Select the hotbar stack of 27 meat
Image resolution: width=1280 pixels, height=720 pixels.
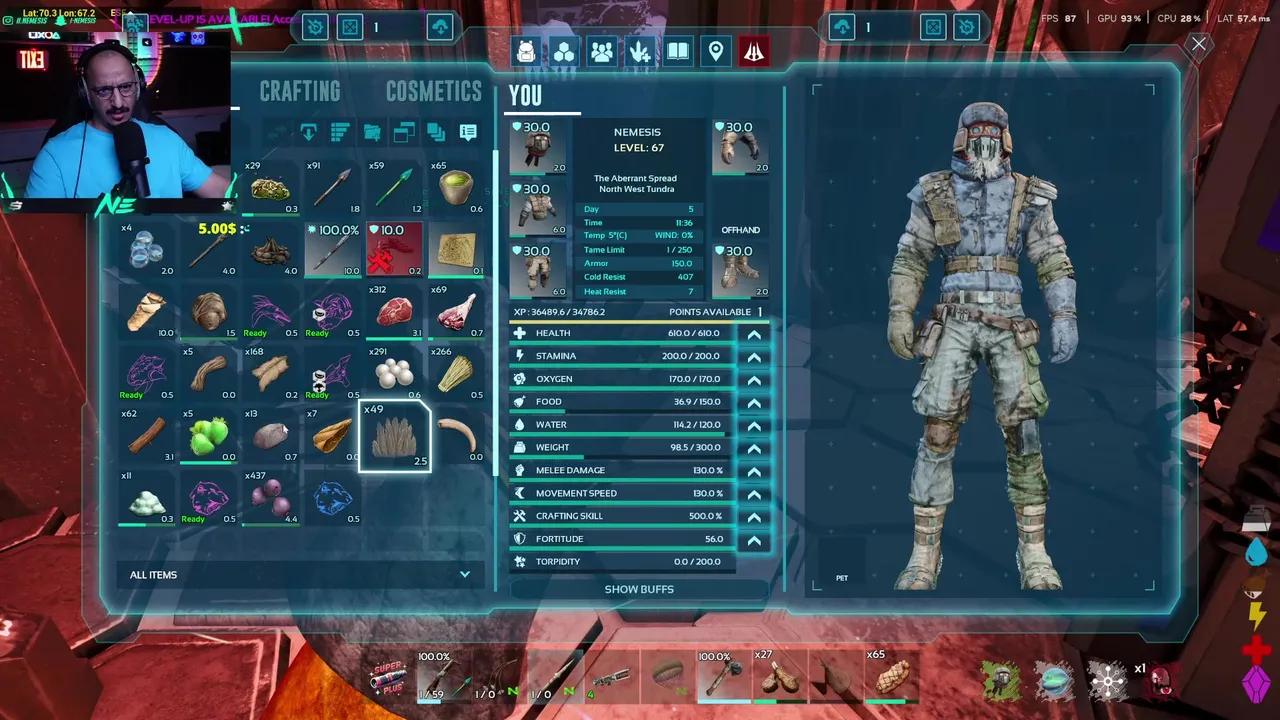pyautogui.click(x=778, y=677)
